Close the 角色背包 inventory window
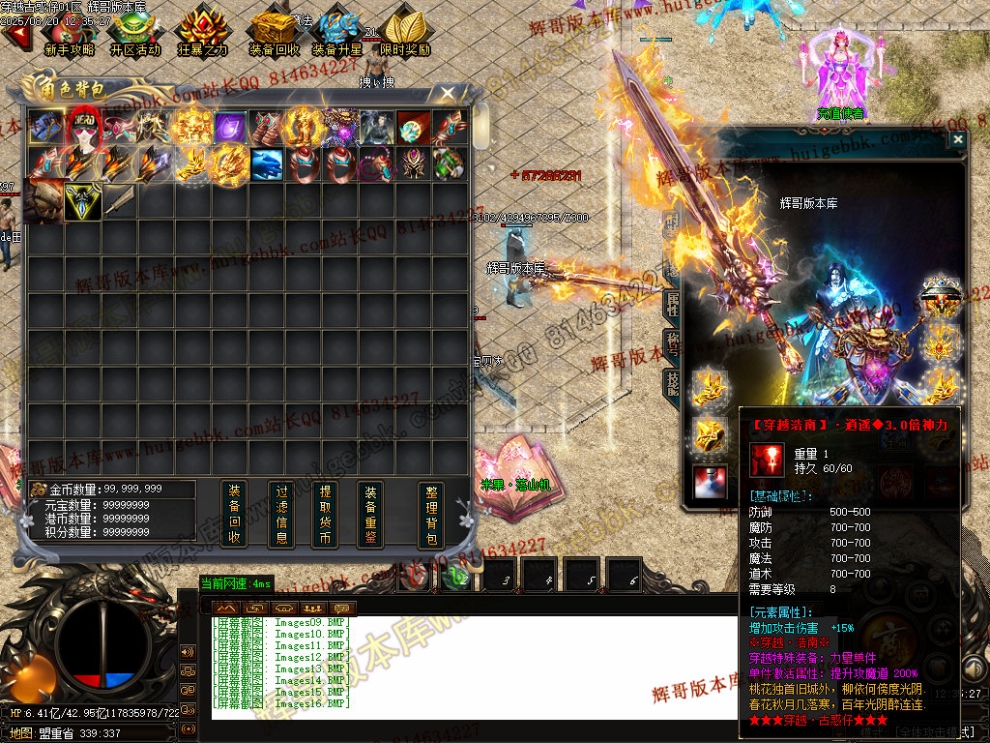Screen dimensions: 990x743 [448, 94]
